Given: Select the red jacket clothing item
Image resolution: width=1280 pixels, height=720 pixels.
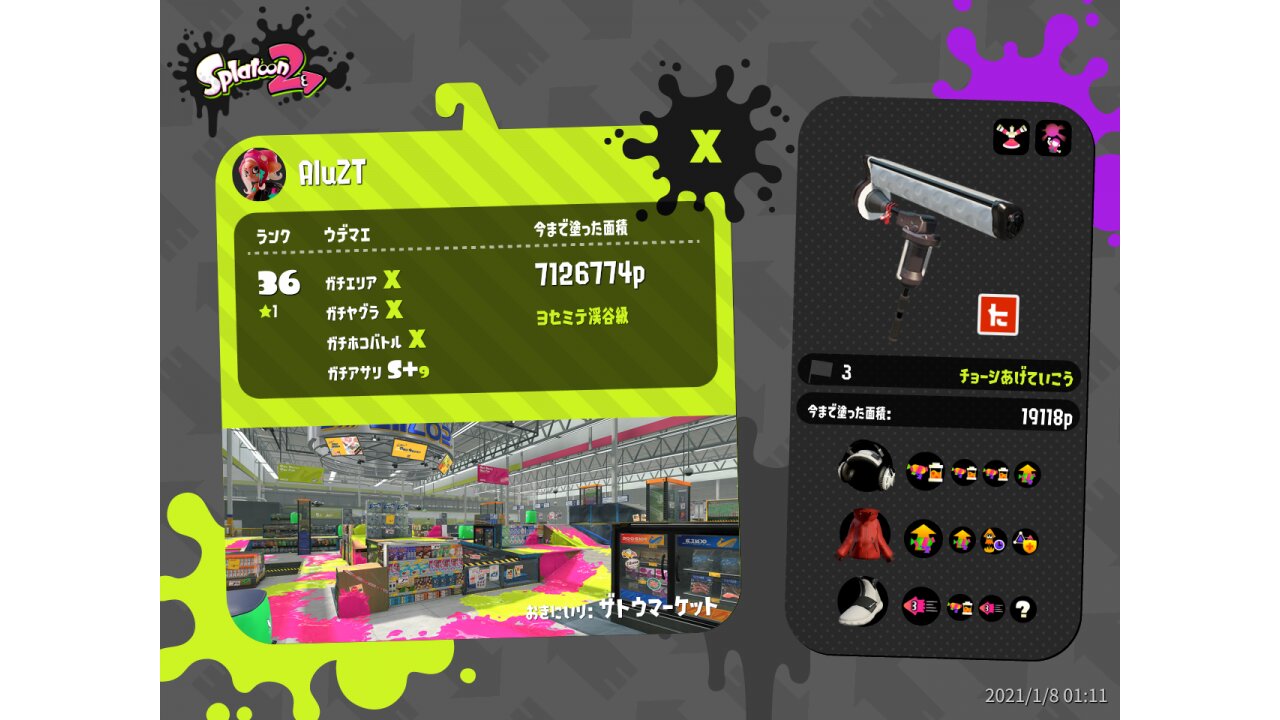Looking at the screenshot, I should 864,534.
